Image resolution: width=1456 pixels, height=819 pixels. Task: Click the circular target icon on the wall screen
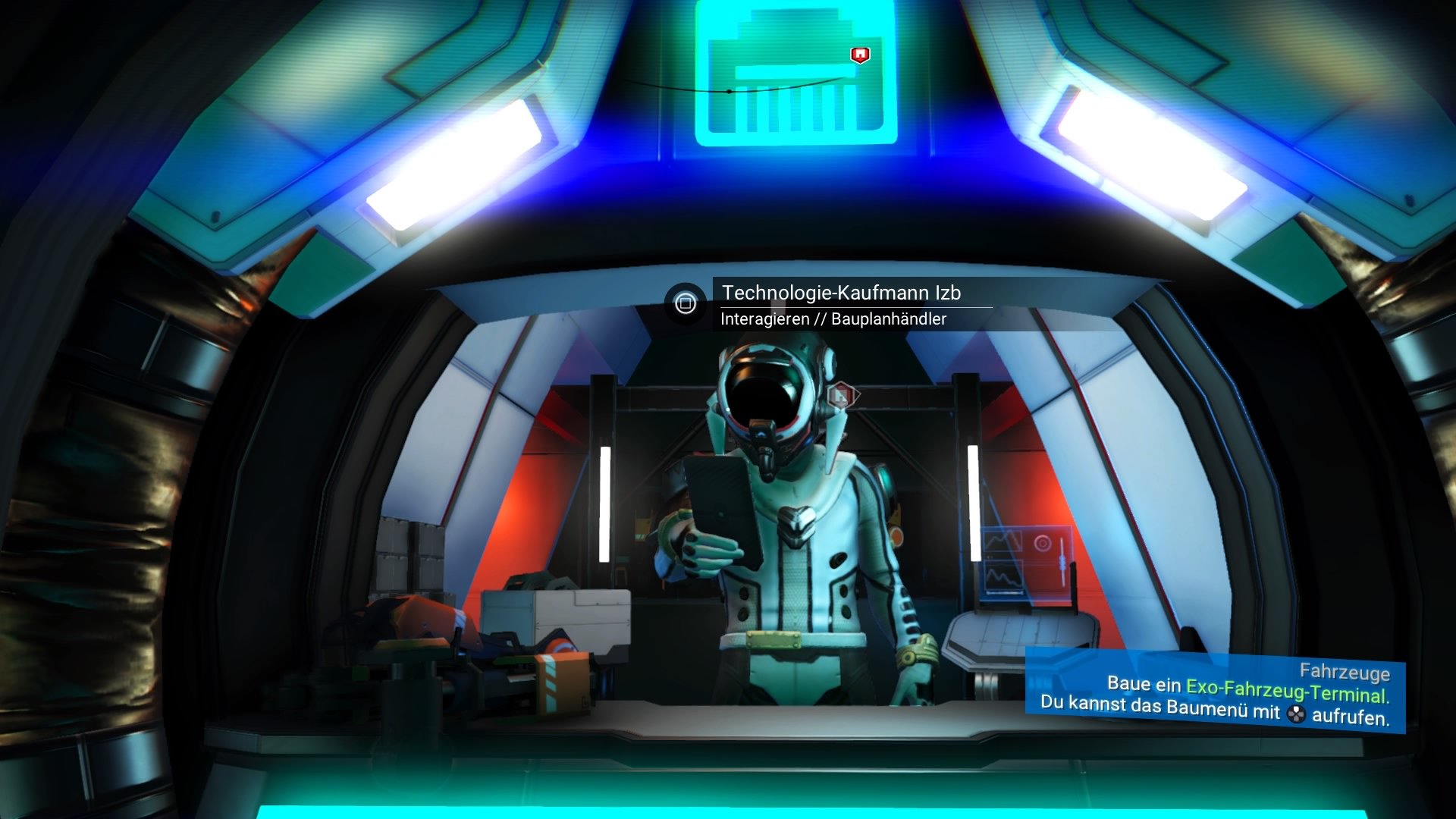(x=1042, y=543)
